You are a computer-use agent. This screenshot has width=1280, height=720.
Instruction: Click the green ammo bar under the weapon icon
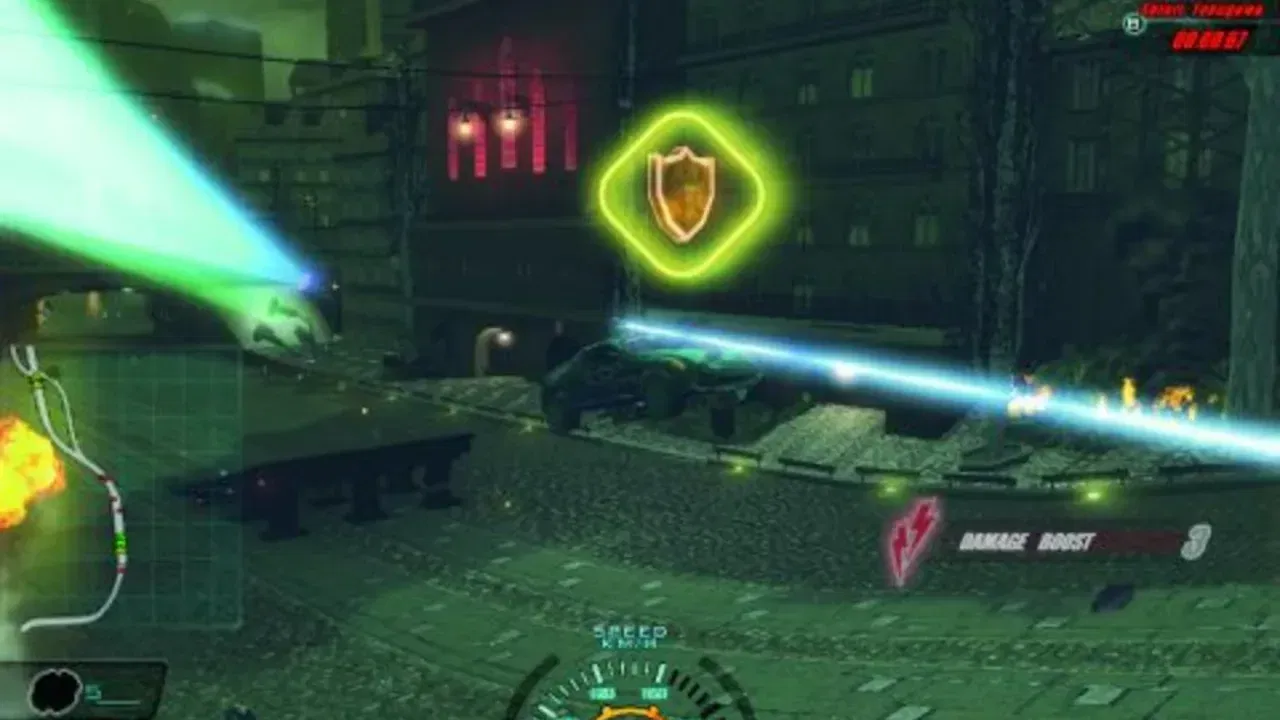point(118,703)
